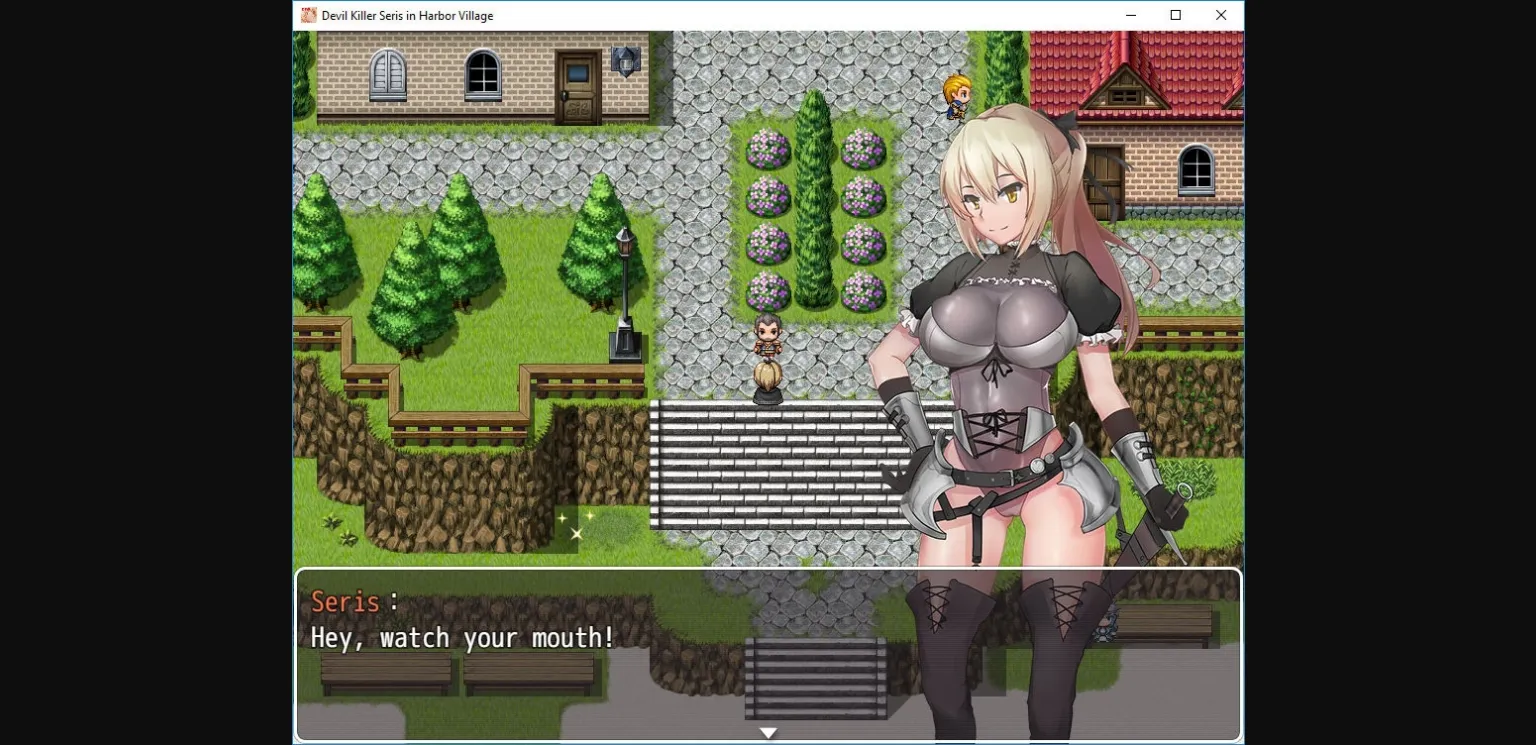Click the Seris name label in the dialogue box
The width and height of the screenshot is (1536, 745).
[x=345, y=601]
